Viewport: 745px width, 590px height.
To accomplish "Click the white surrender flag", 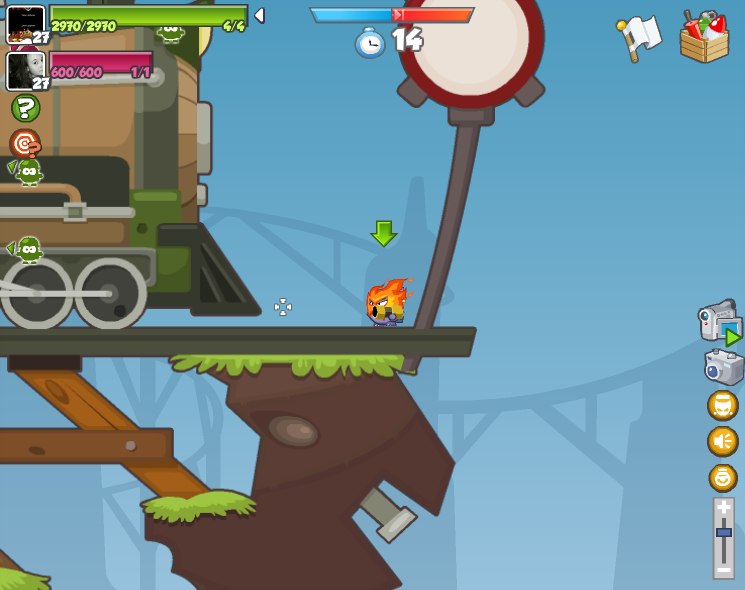I will 639,37.
